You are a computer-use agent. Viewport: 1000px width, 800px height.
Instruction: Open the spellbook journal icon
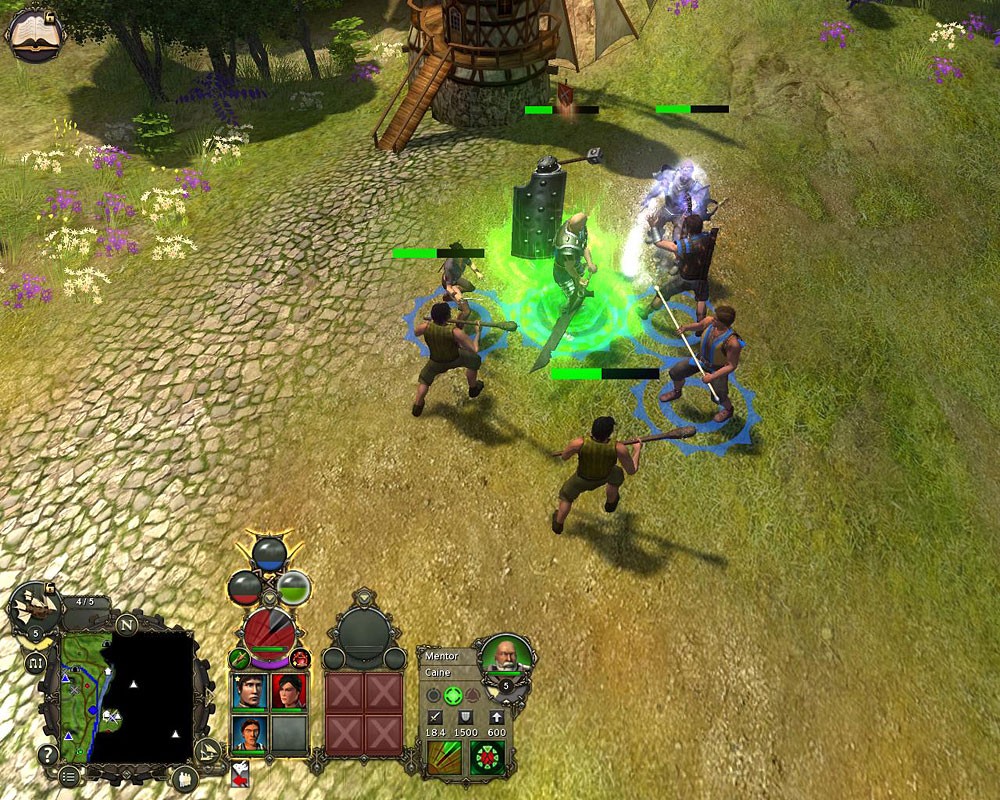pyautogui.click(x=33, y=33)
